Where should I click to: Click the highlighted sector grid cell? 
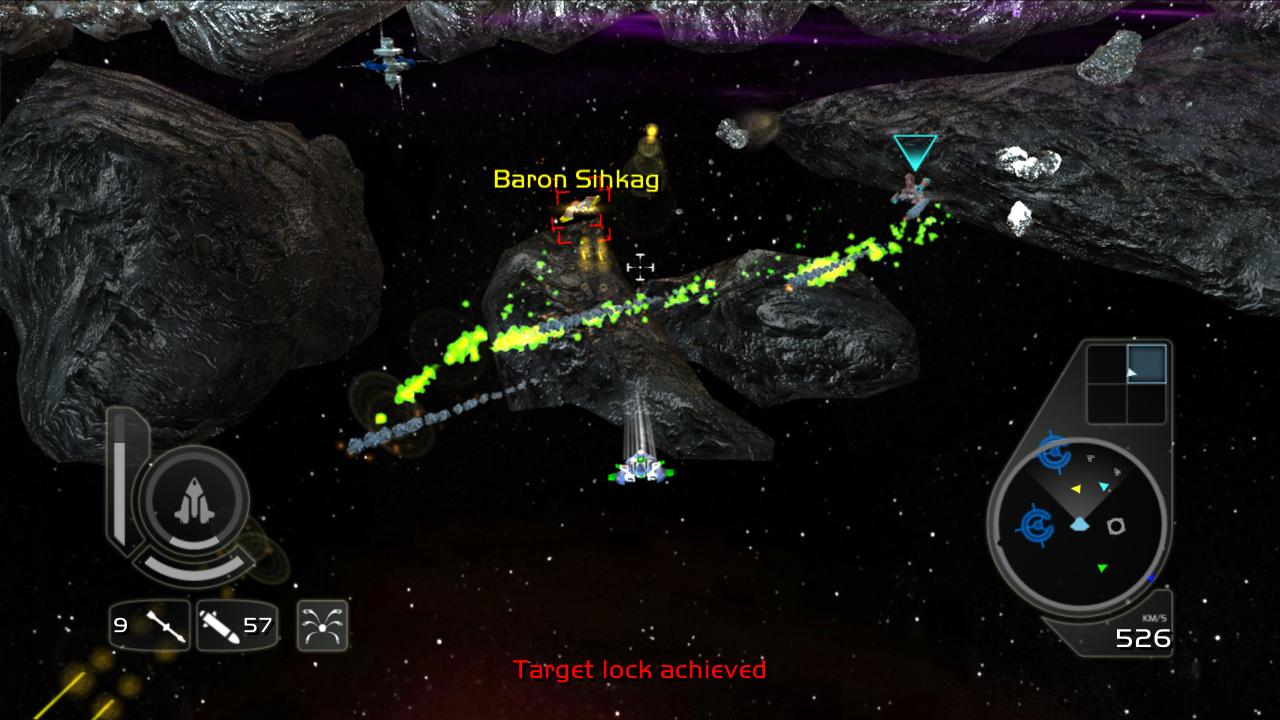[1146, 364]
